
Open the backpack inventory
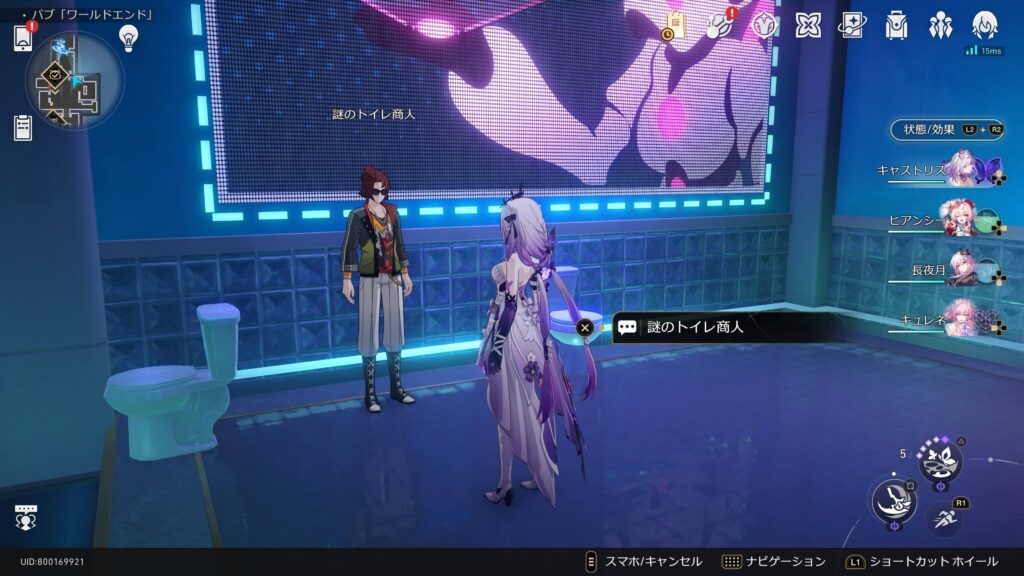pyautogui.click(x=896, y=25)
